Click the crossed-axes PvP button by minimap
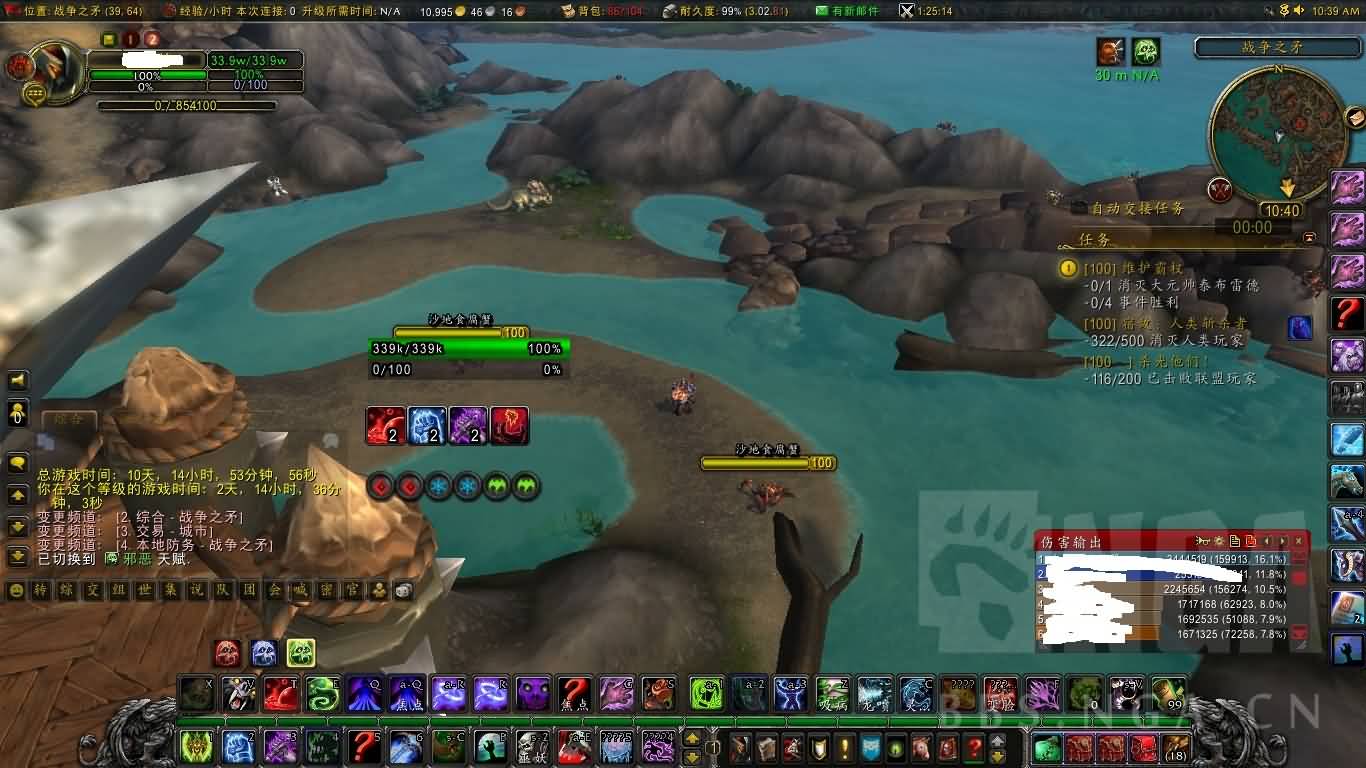1366x768 pixels. pos(1219,188)
